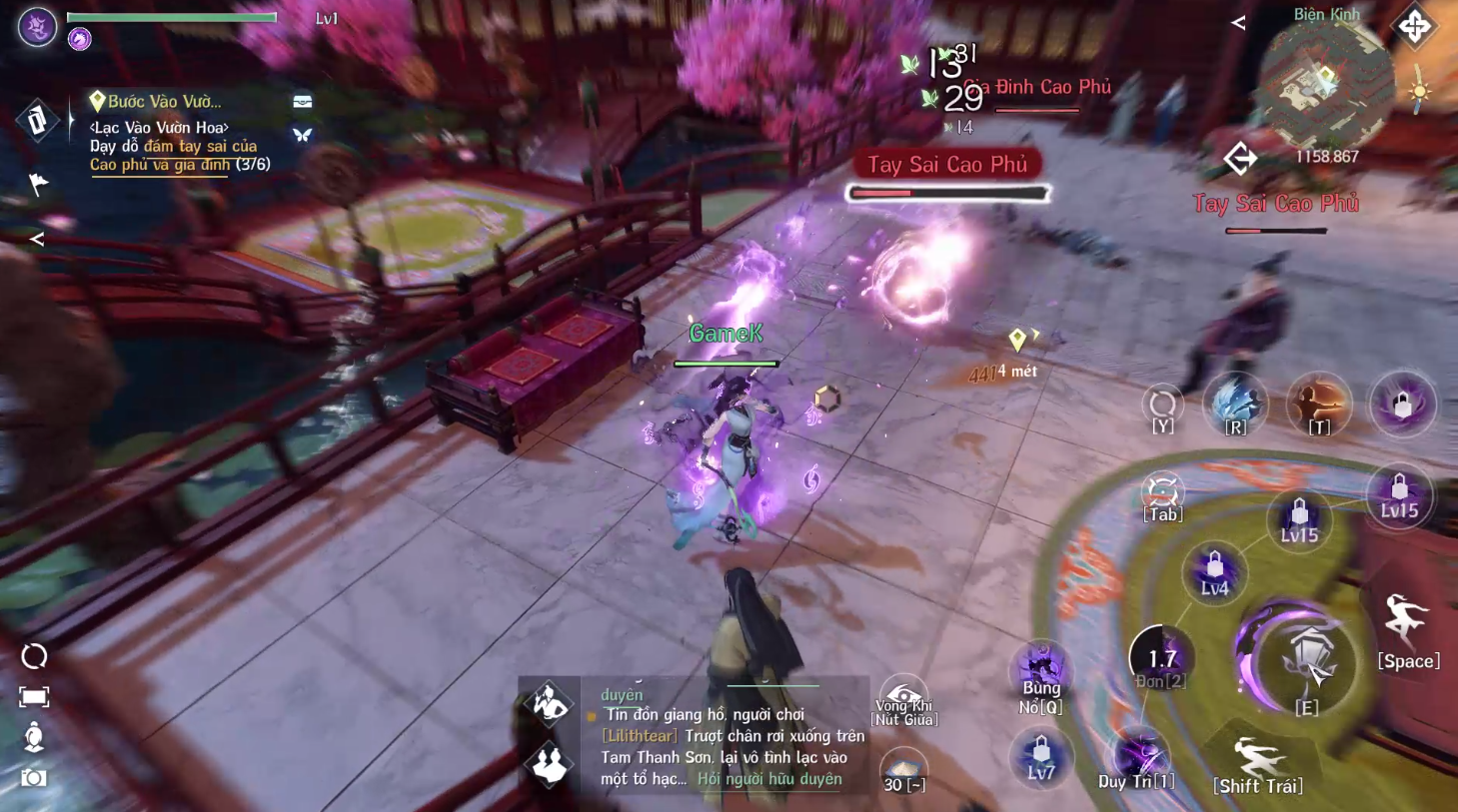Activate the Vọng Khí eye ability

903,699
